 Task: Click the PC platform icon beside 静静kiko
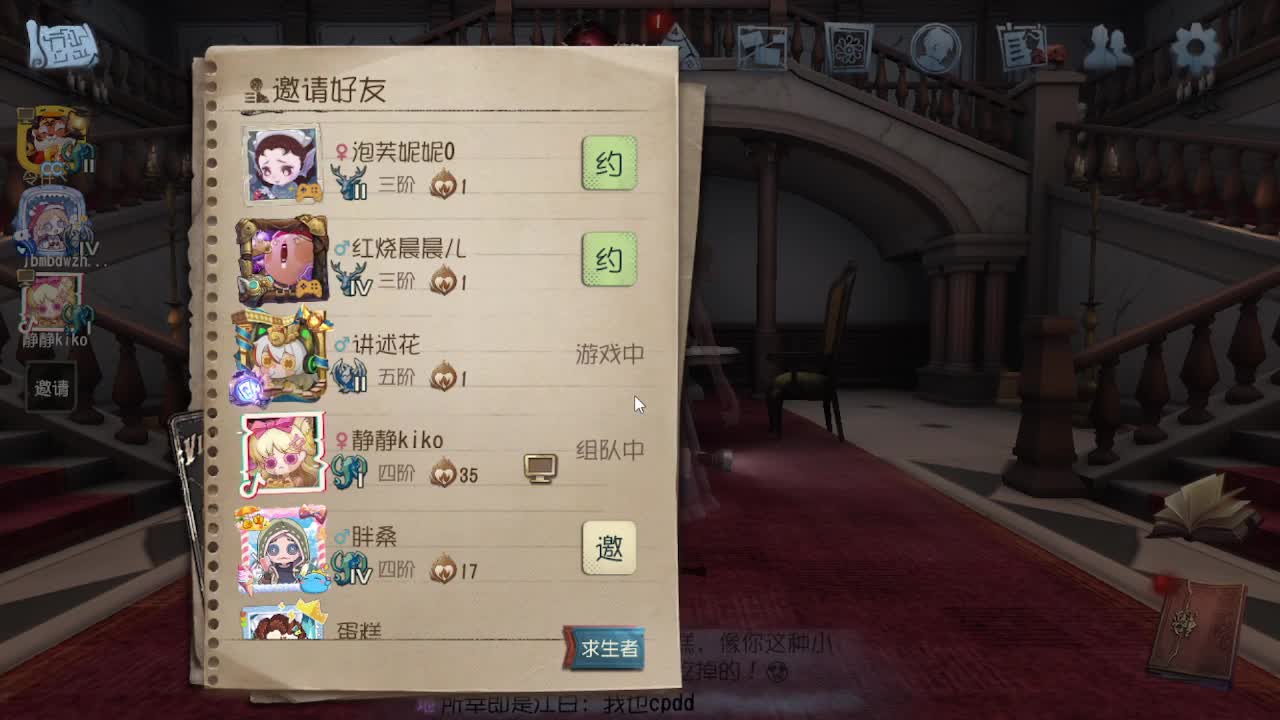(540, 466)
